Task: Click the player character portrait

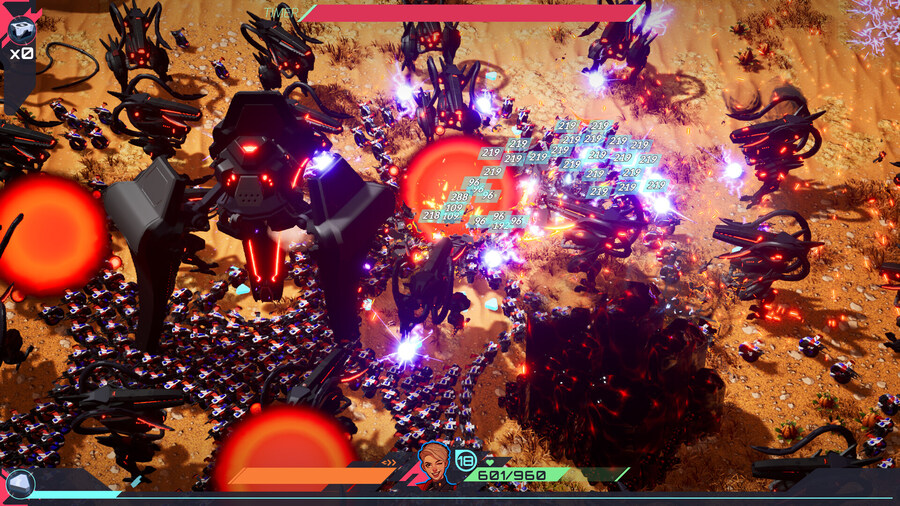Action: tap(435, 464)
